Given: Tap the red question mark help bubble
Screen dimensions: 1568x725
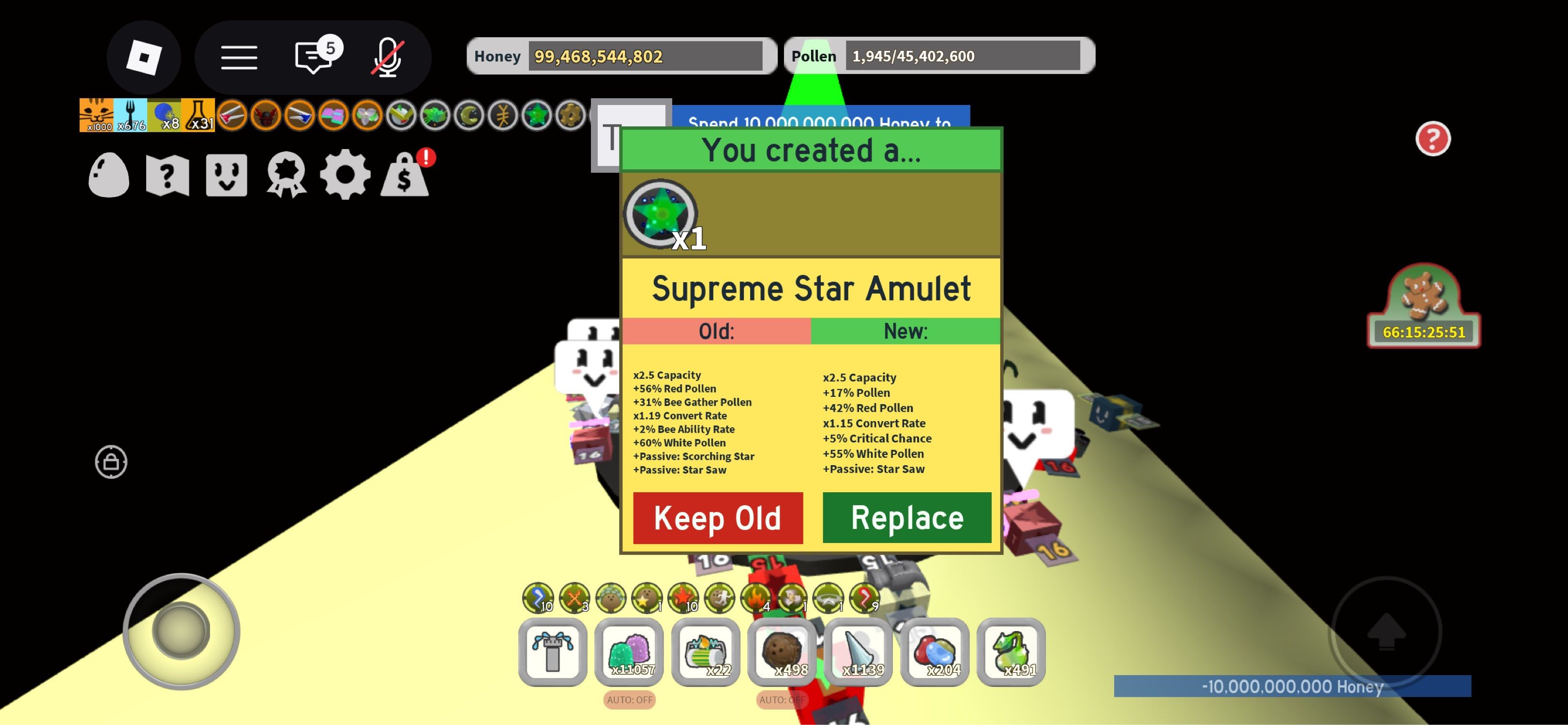Looking at the screenshot, I should click(1433, 139).
